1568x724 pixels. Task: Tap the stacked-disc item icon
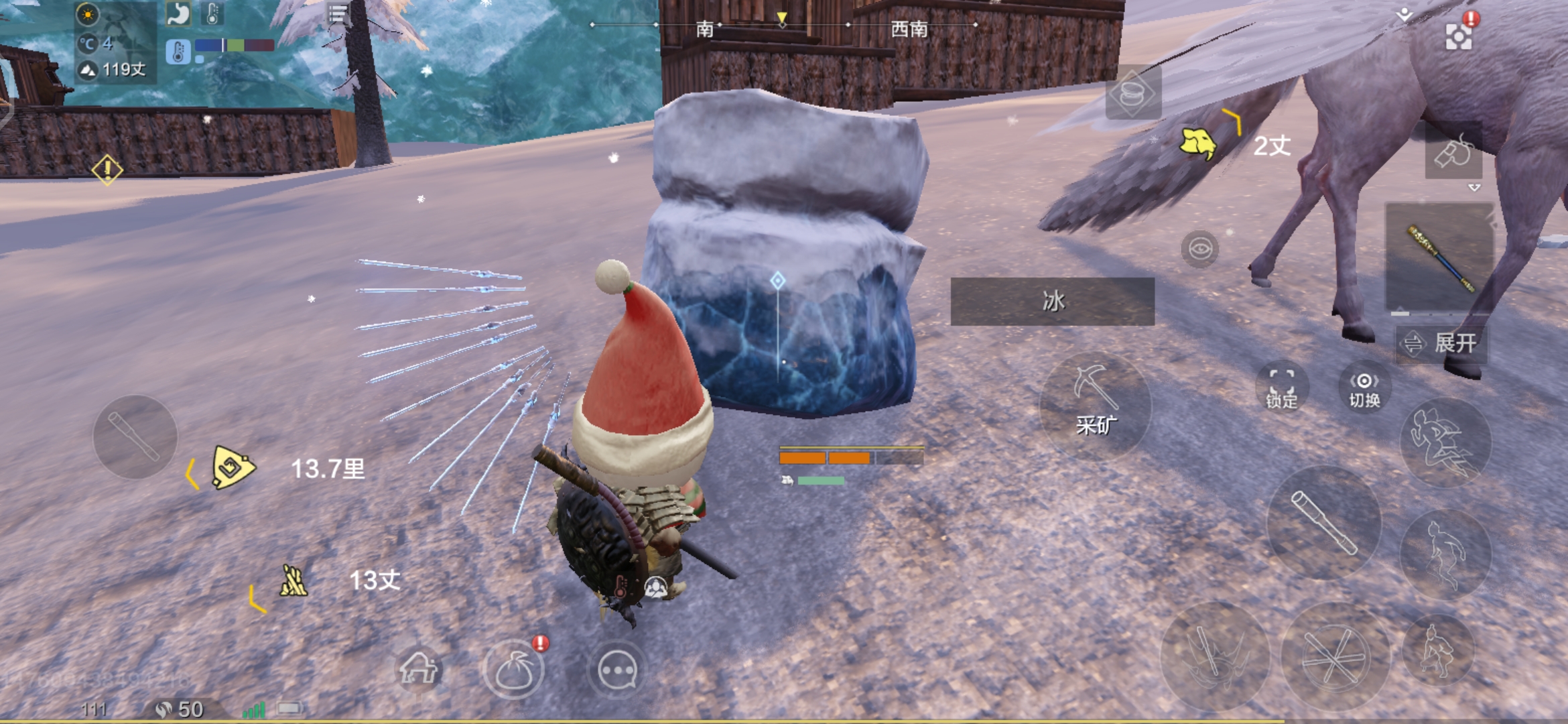click(x=1132, y=94)
